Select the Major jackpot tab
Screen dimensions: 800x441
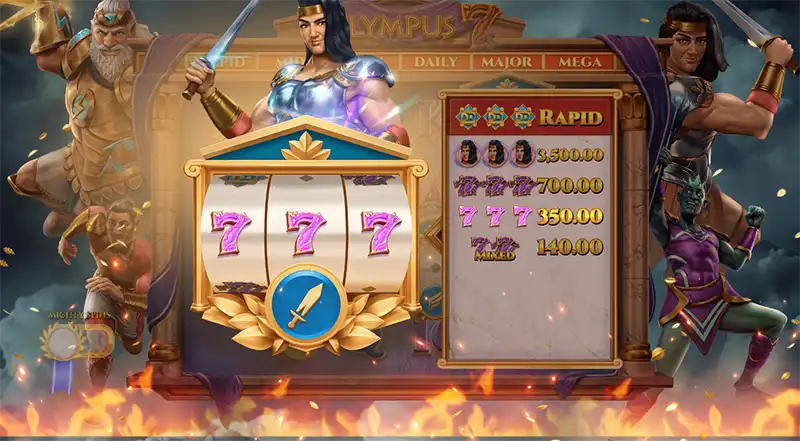click(x=506, y=62)
